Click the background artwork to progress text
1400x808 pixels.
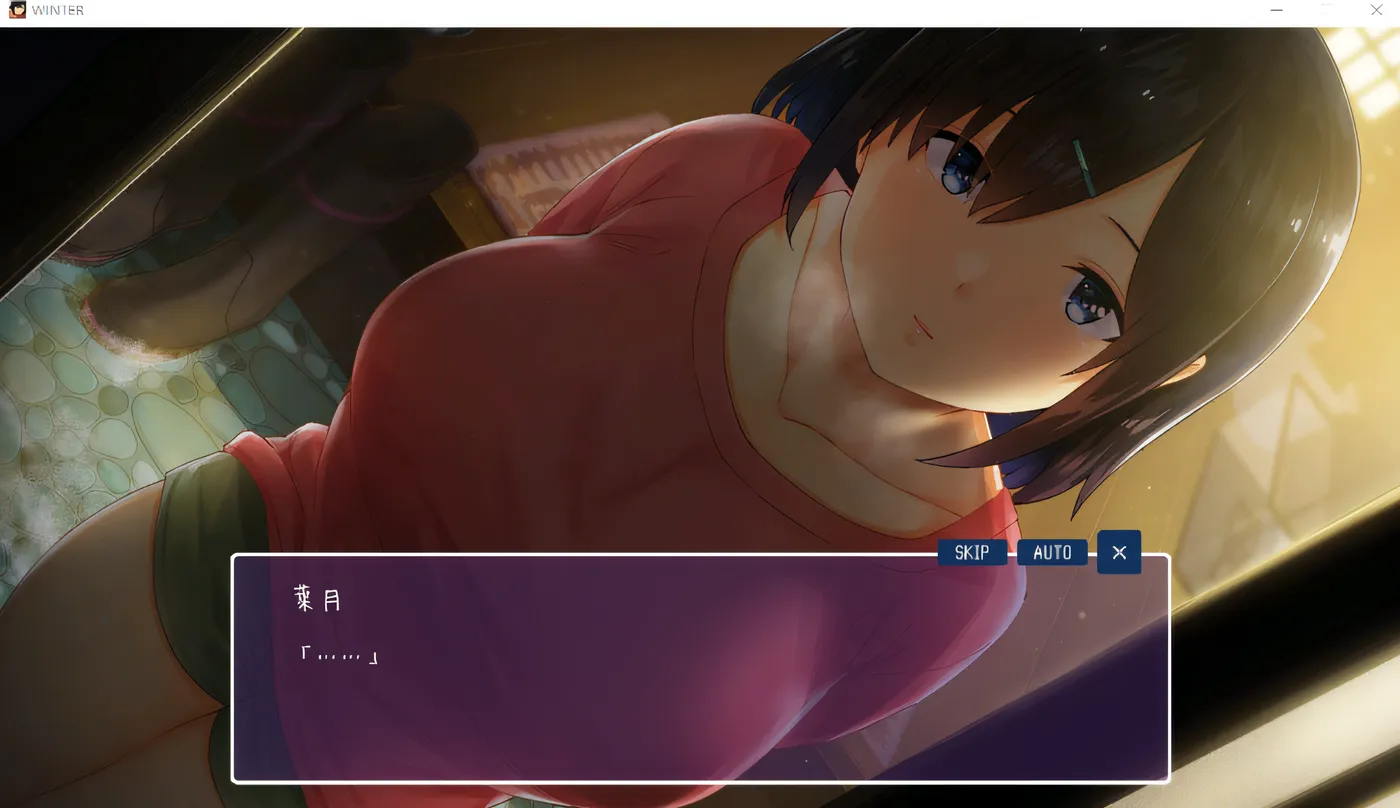pos(400,300)
